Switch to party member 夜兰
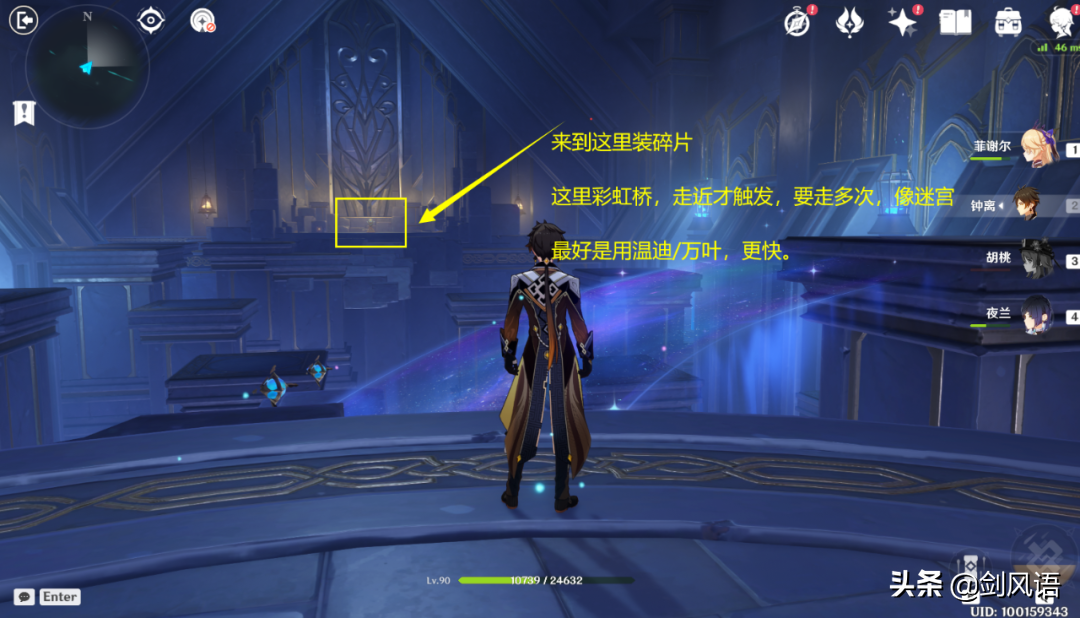Screen dimensions: 1080x618 tap(1034, 316)
